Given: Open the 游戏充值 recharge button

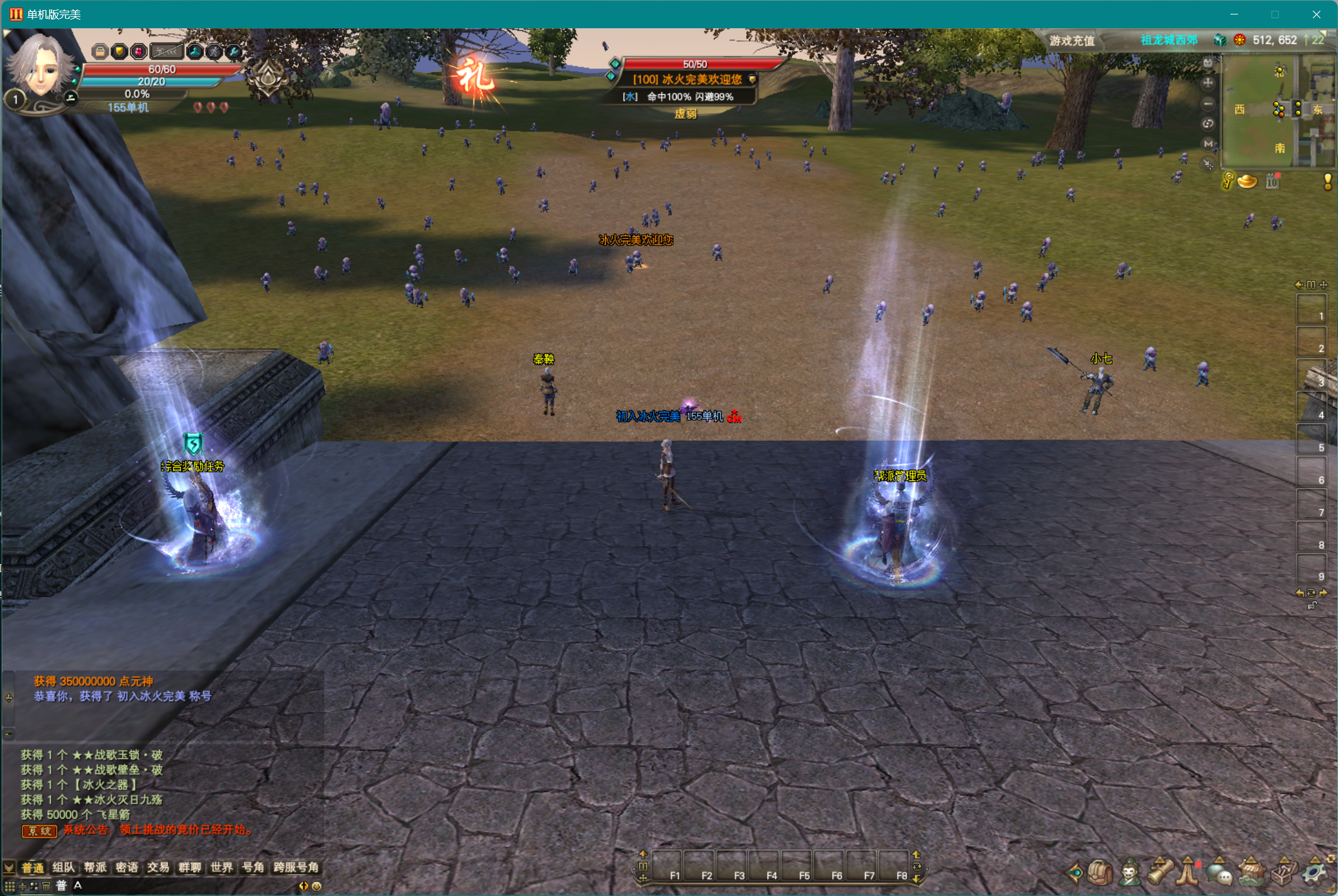Looking at the screenshot, I should [x=1072, y=41].
